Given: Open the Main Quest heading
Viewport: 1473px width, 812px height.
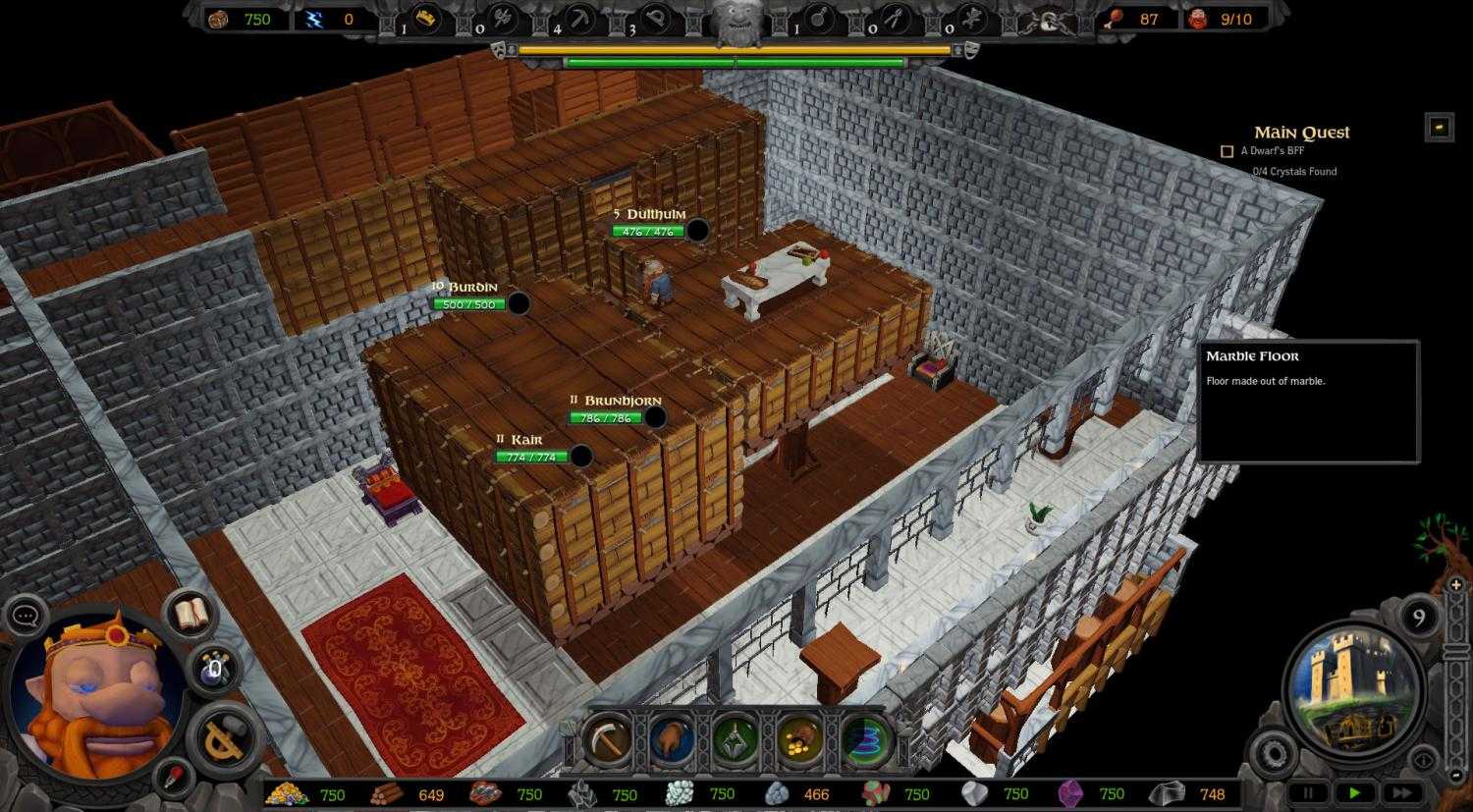Looking at the screenshot, I should click(x=1301, y=132).
